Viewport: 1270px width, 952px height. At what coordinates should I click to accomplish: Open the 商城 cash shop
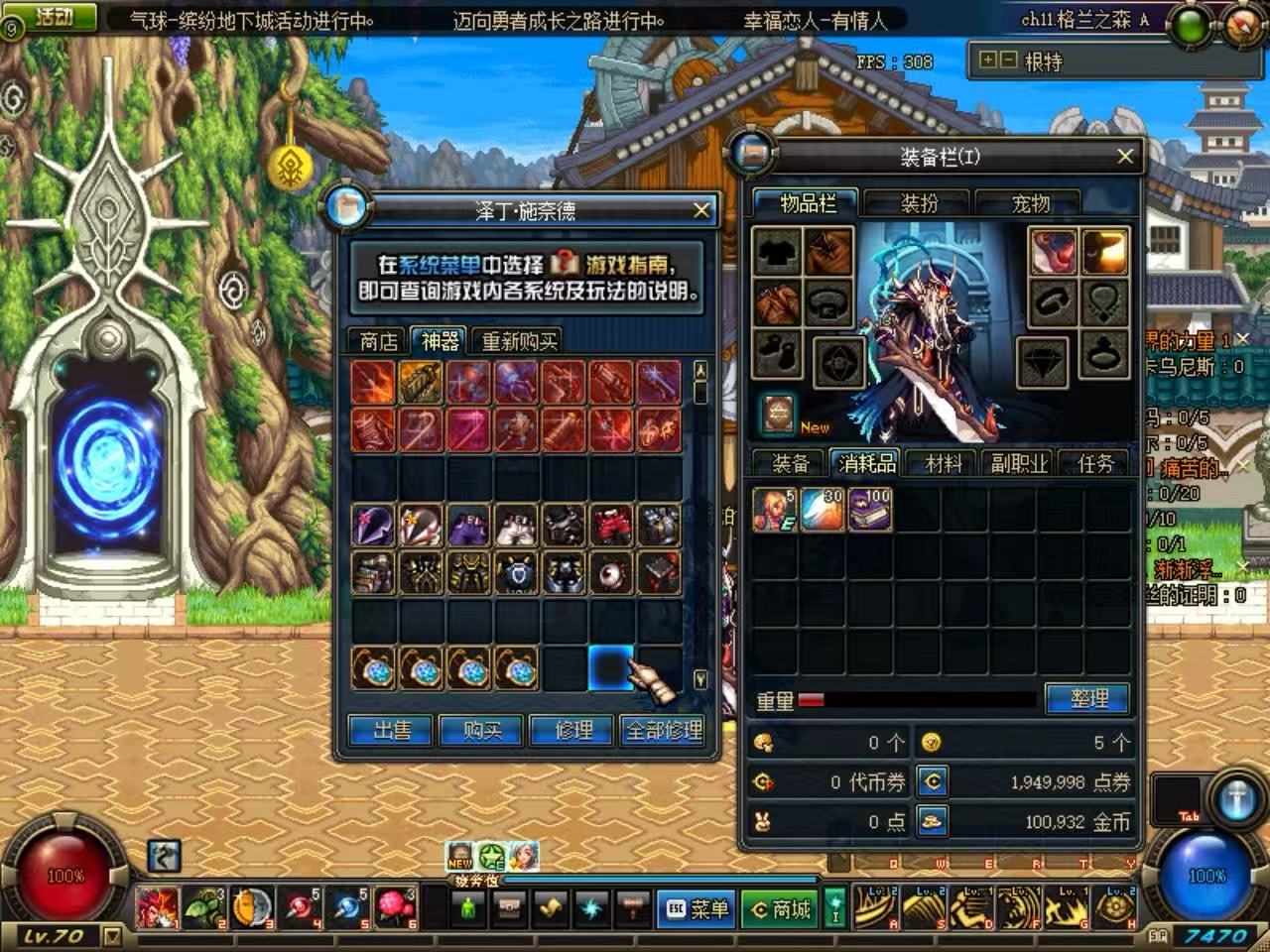coord(781,908)
